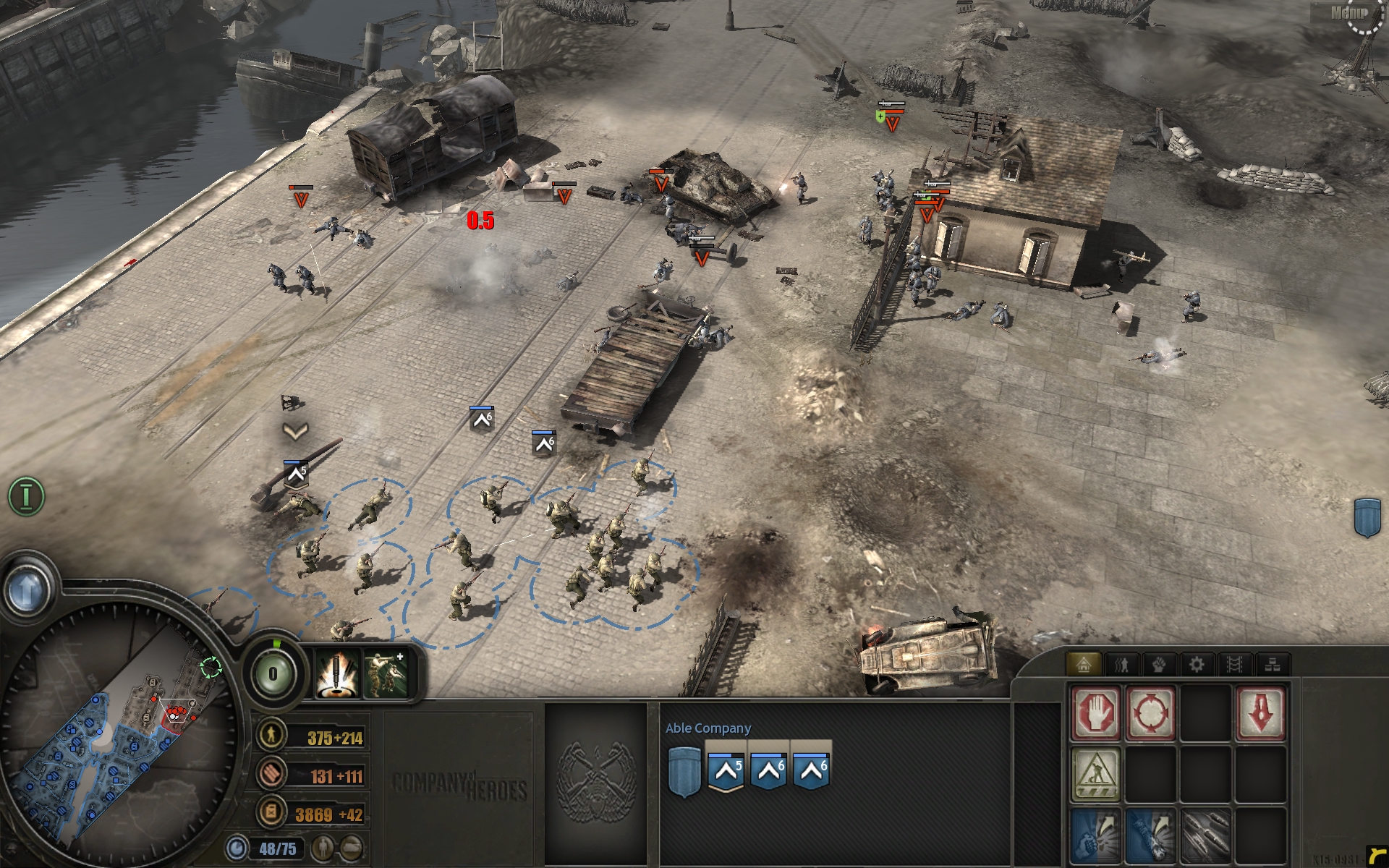Switch to the stacked crates tab
The height and width of the screenshot is (868, 1389).
click(x=1273, y=664)
